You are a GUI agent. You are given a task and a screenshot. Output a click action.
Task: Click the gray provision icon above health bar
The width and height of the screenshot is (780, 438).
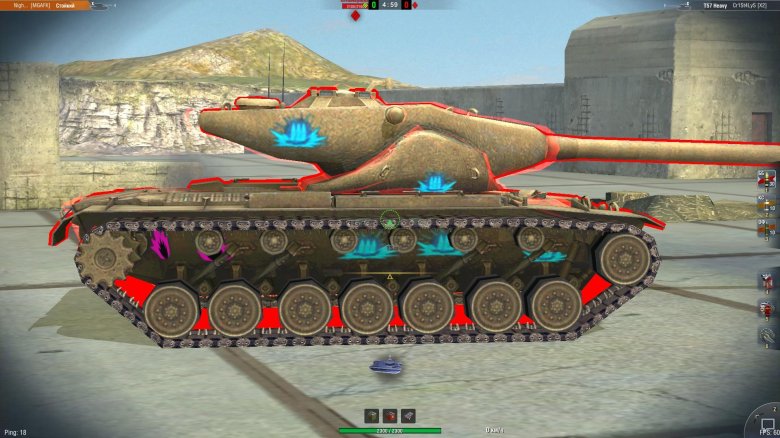pos(408,416)
